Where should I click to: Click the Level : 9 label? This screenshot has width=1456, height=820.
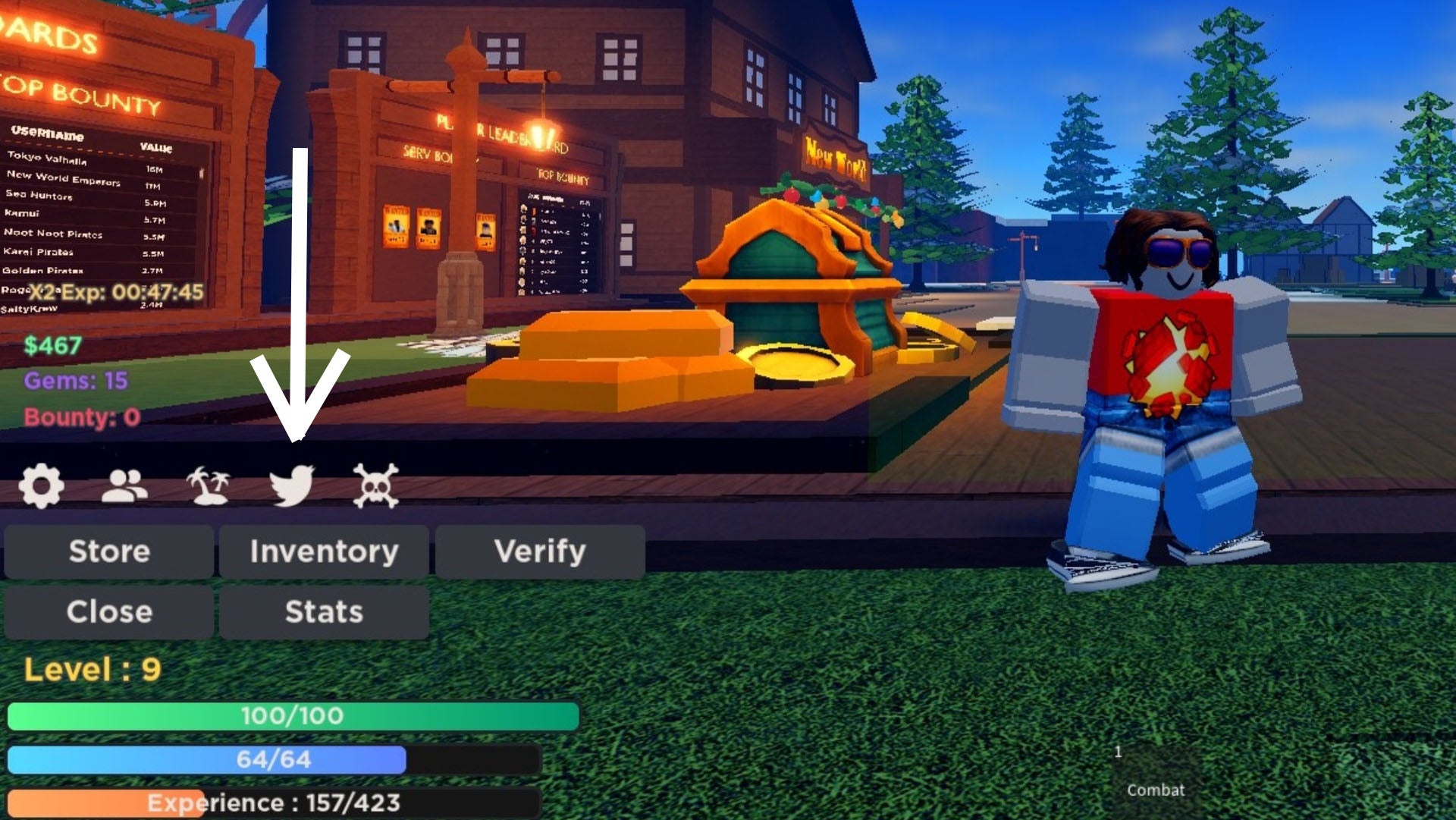[91, 670]
